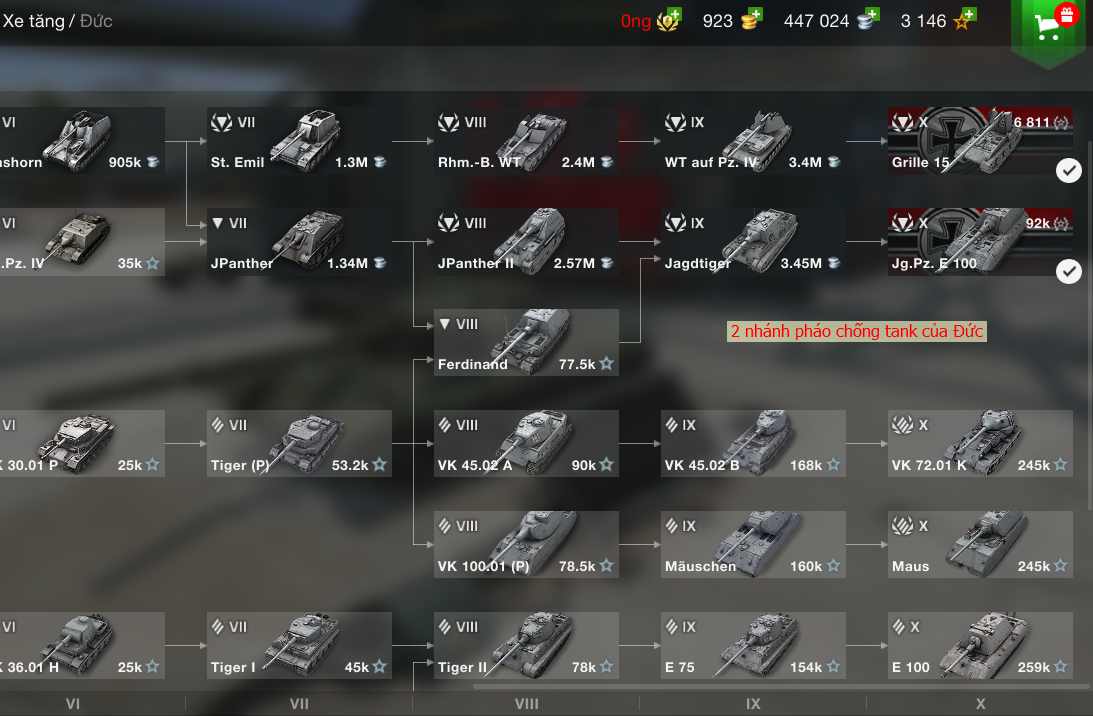Choose the Tiger II tank node
This screenshot has width=1093, height=716.
click(x=526, y=646)
